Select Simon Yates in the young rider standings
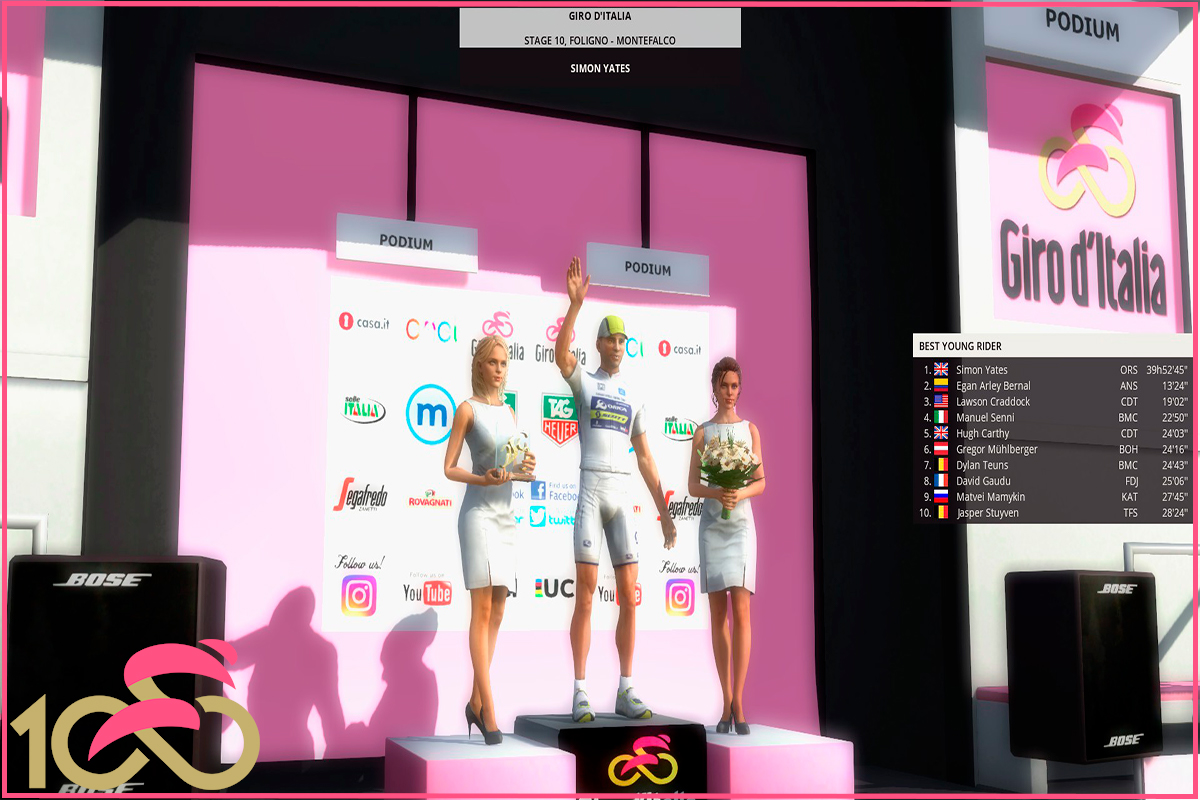Viewport: 1200px width, 800px height. point(982,370)
